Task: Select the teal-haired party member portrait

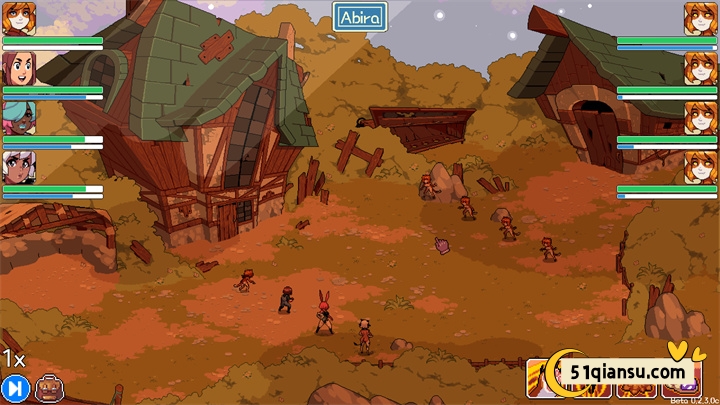Action: tap(19, 117)
